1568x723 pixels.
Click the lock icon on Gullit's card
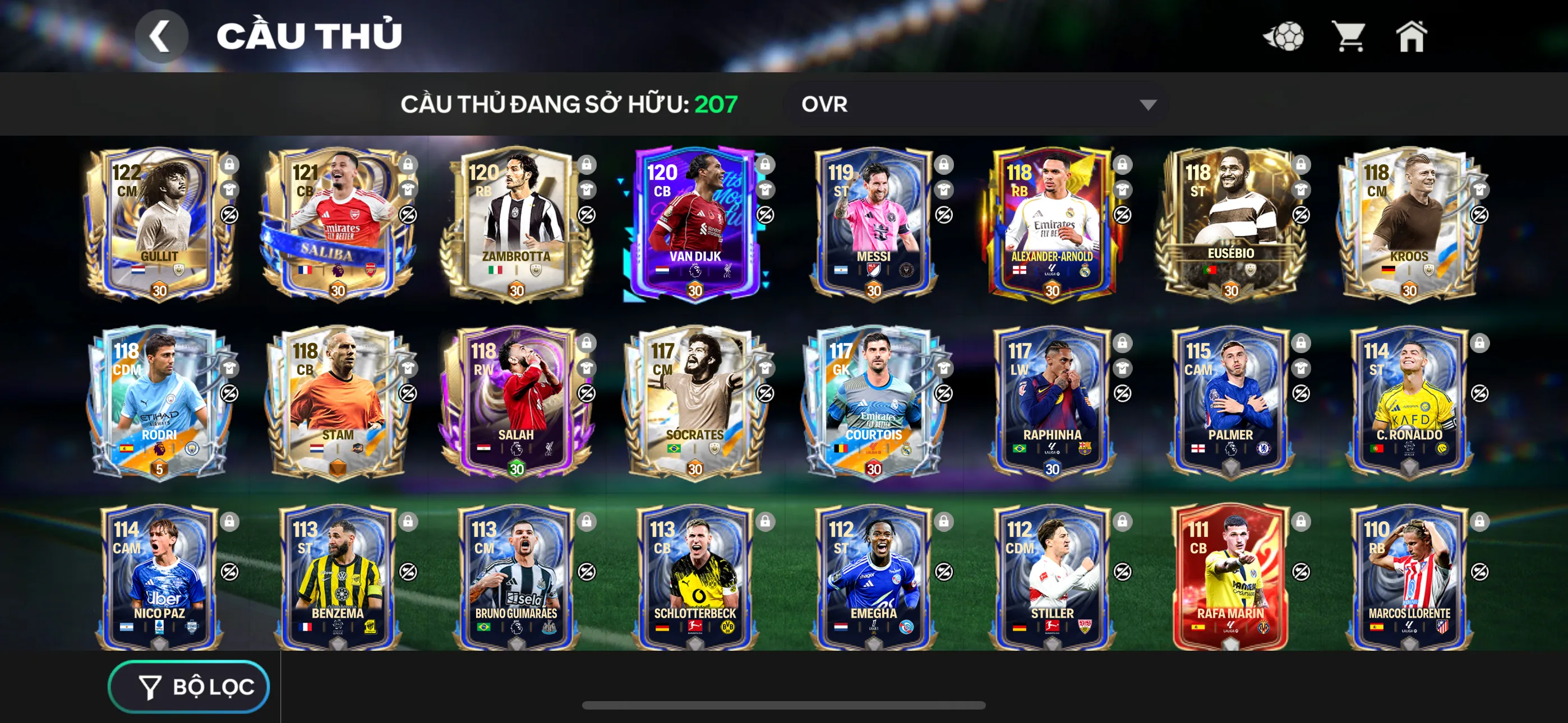coord(231,164)
